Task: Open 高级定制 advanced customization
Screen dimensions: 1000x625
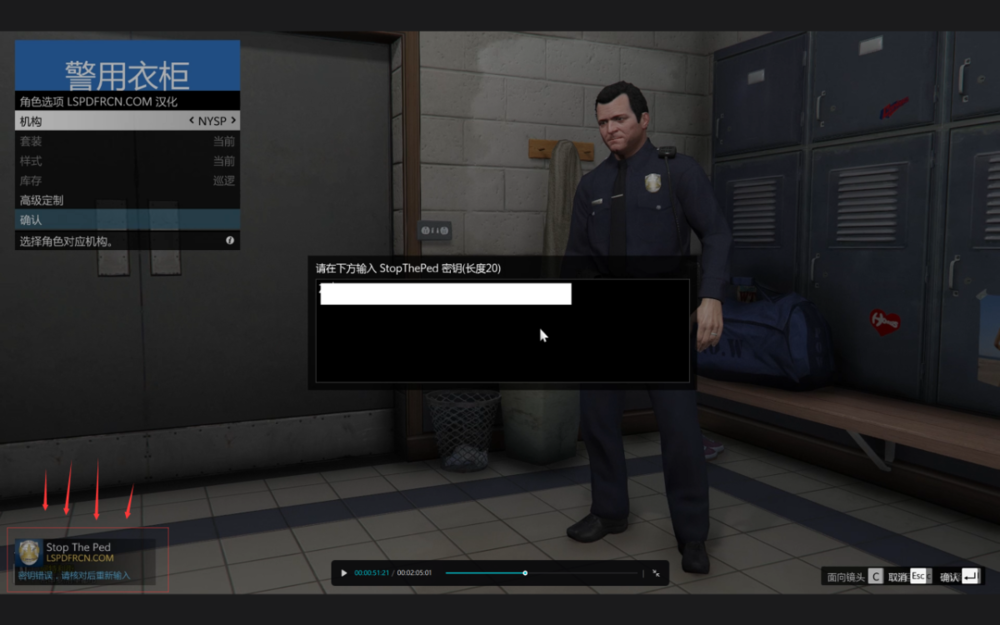Action: click(x=100, y=200)
